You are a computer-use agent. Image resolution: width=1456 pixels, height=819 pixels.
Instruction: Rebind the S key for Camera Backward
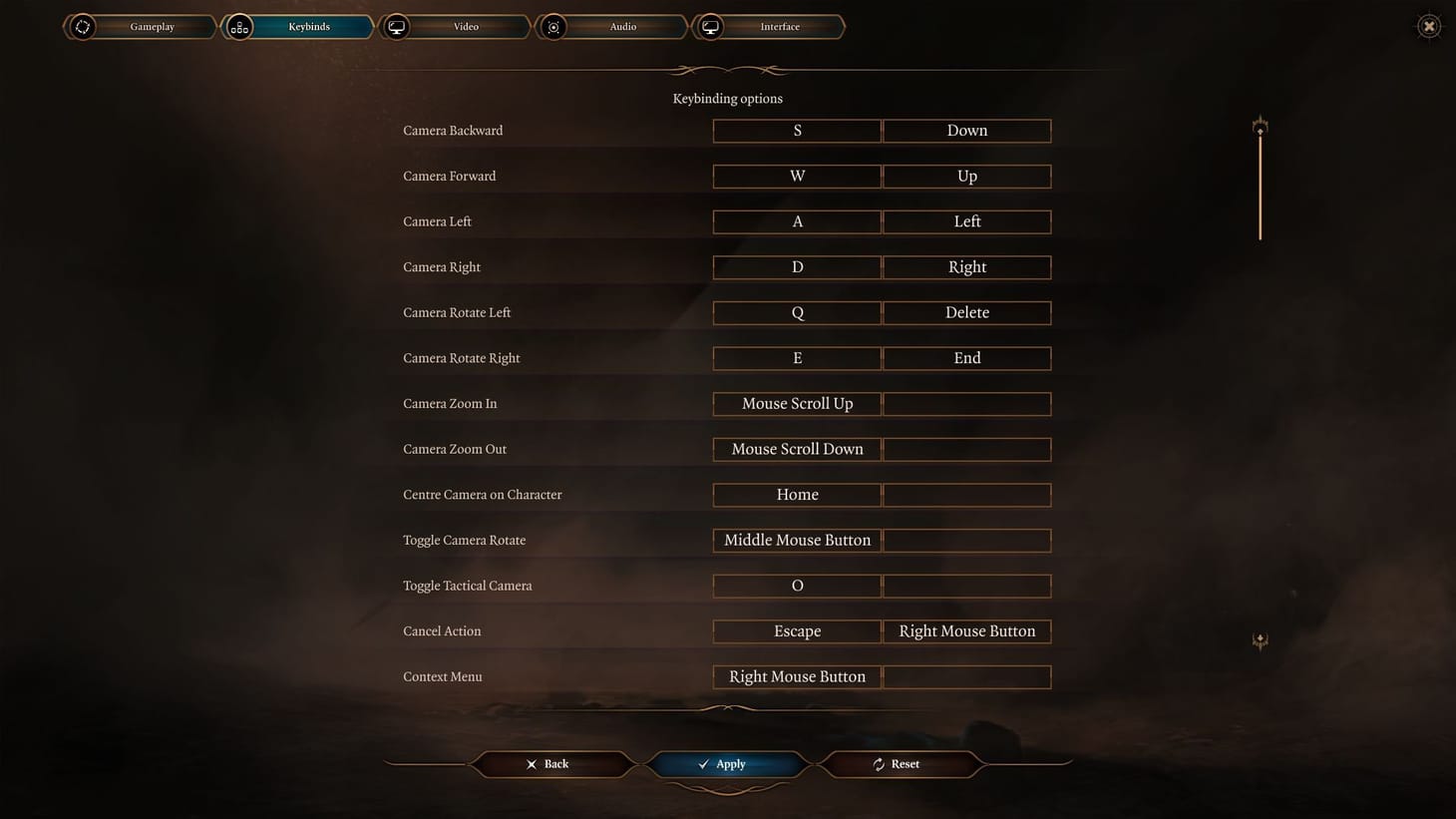(796, 131)
